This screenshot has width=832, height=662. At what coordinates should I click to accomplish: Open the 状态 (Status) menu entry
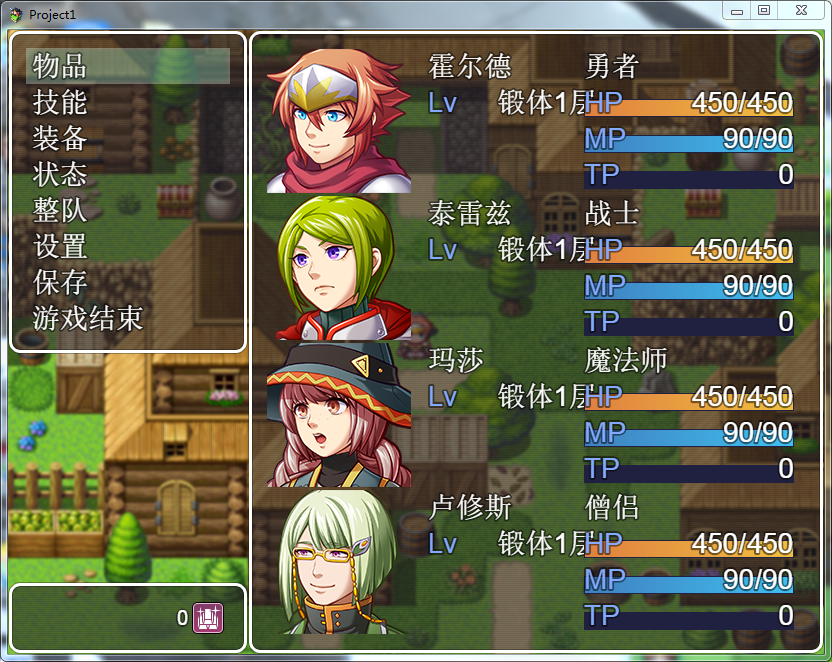(128, 174)
